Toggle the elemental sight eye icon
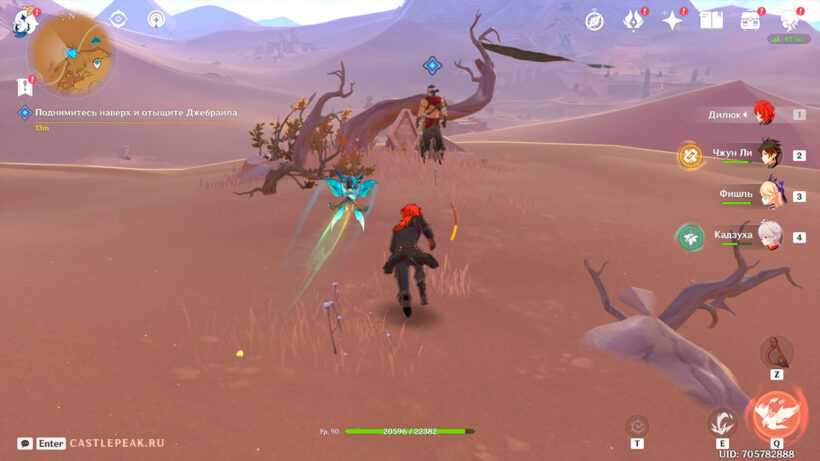820x461 pixels. [119, 19]
